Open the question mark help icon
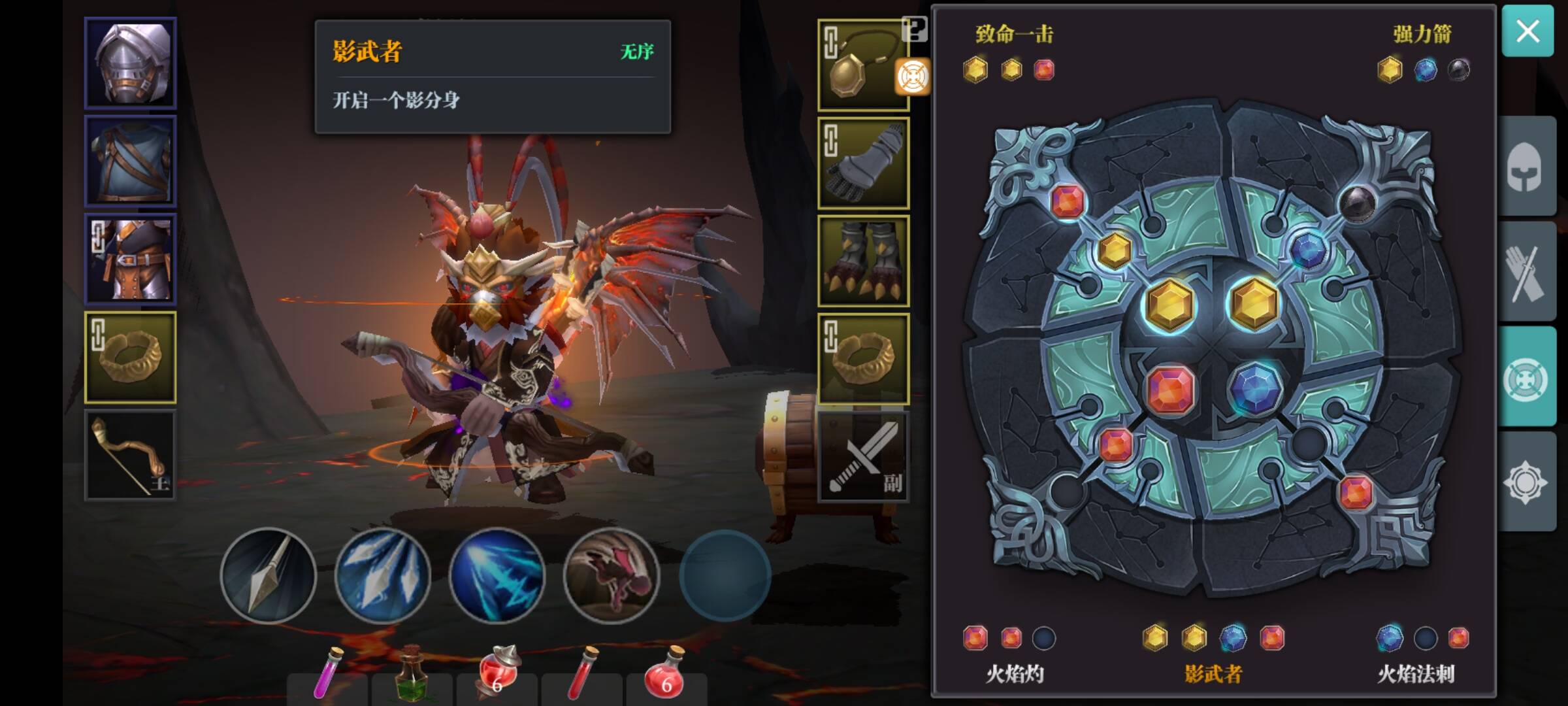This screenshot has width=1568, height=706. (914, 29)
